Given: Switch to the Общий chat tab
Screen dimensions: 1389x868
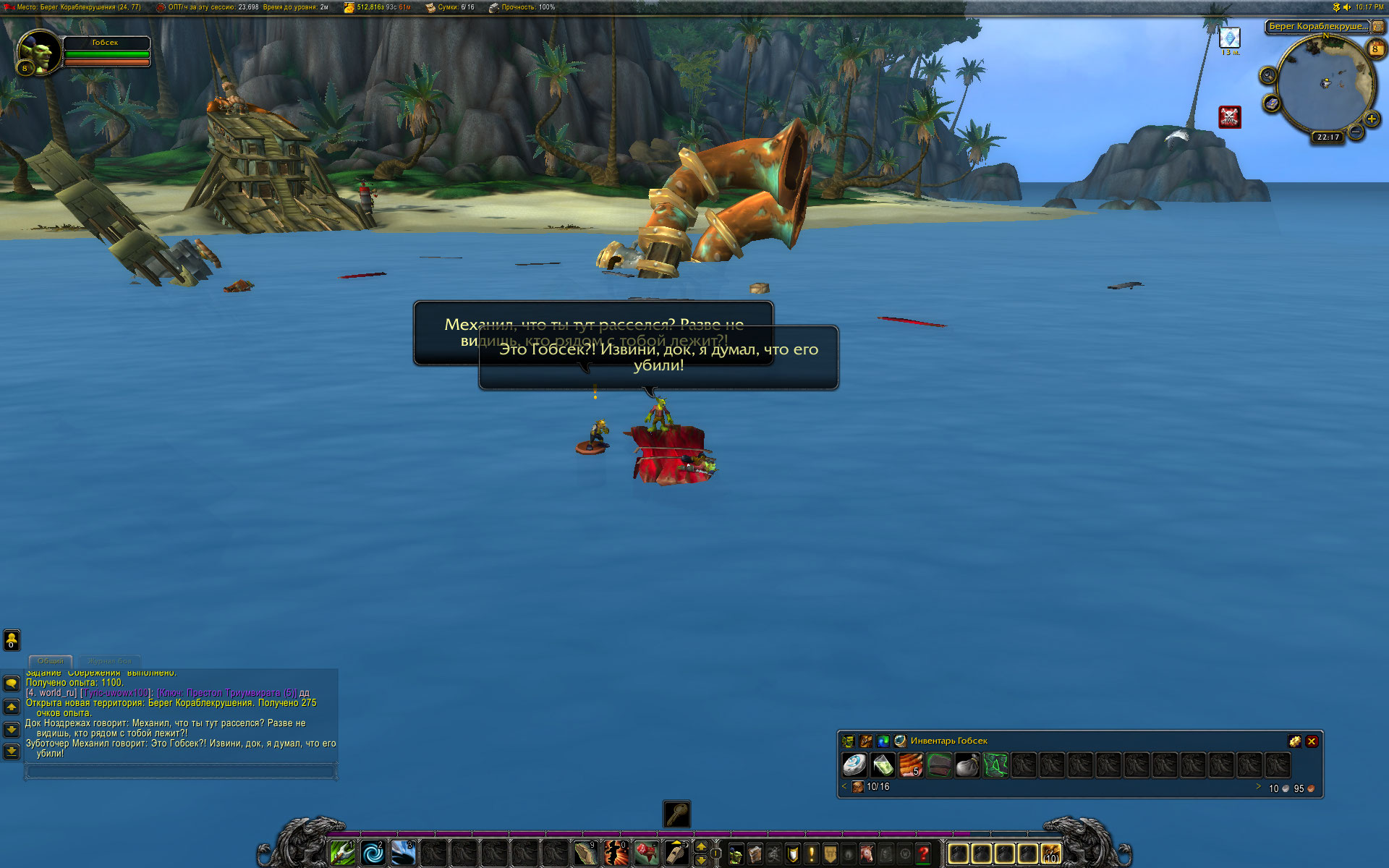Looking at the screenshot, I should (x=51, y=661).
